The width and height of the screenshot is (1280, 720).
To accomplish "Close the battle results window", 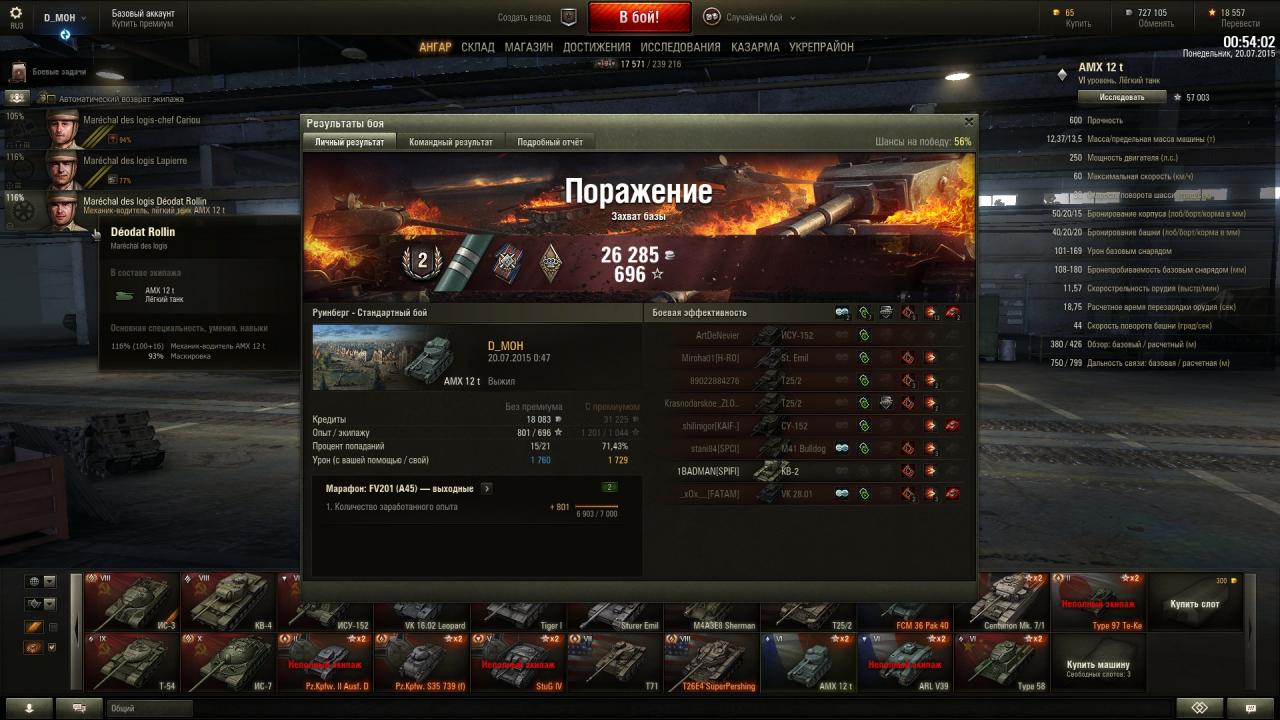I will click(x=968, y=122).
